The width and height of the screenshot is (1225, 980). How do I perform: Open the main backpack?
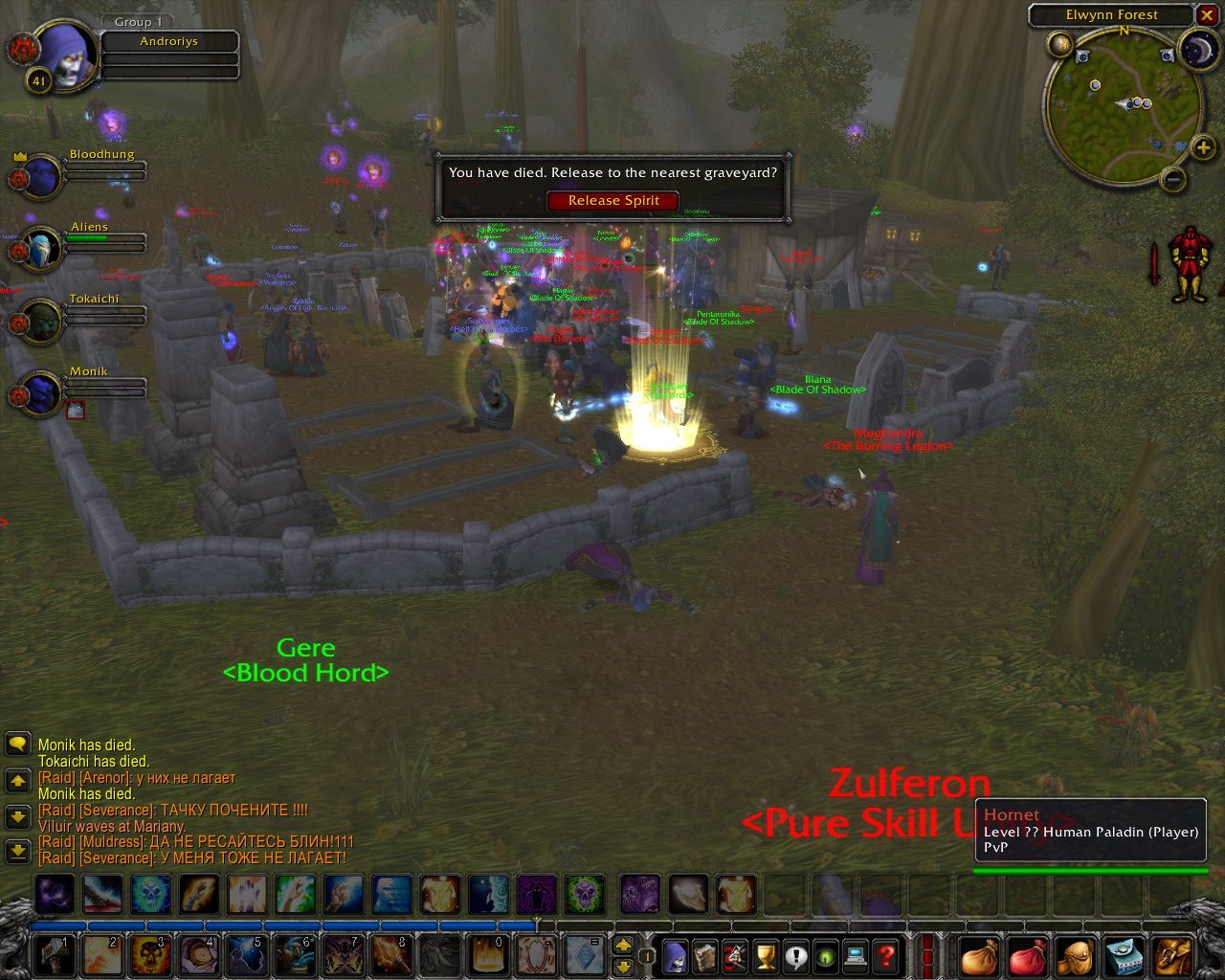click(x=1173, y=955)
